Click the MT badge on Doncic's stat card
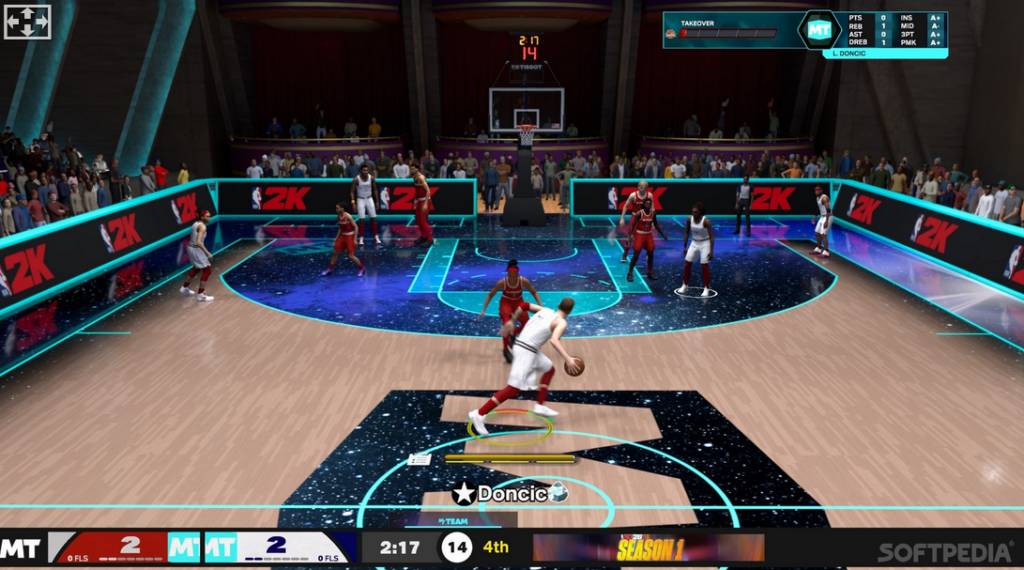 820,30
